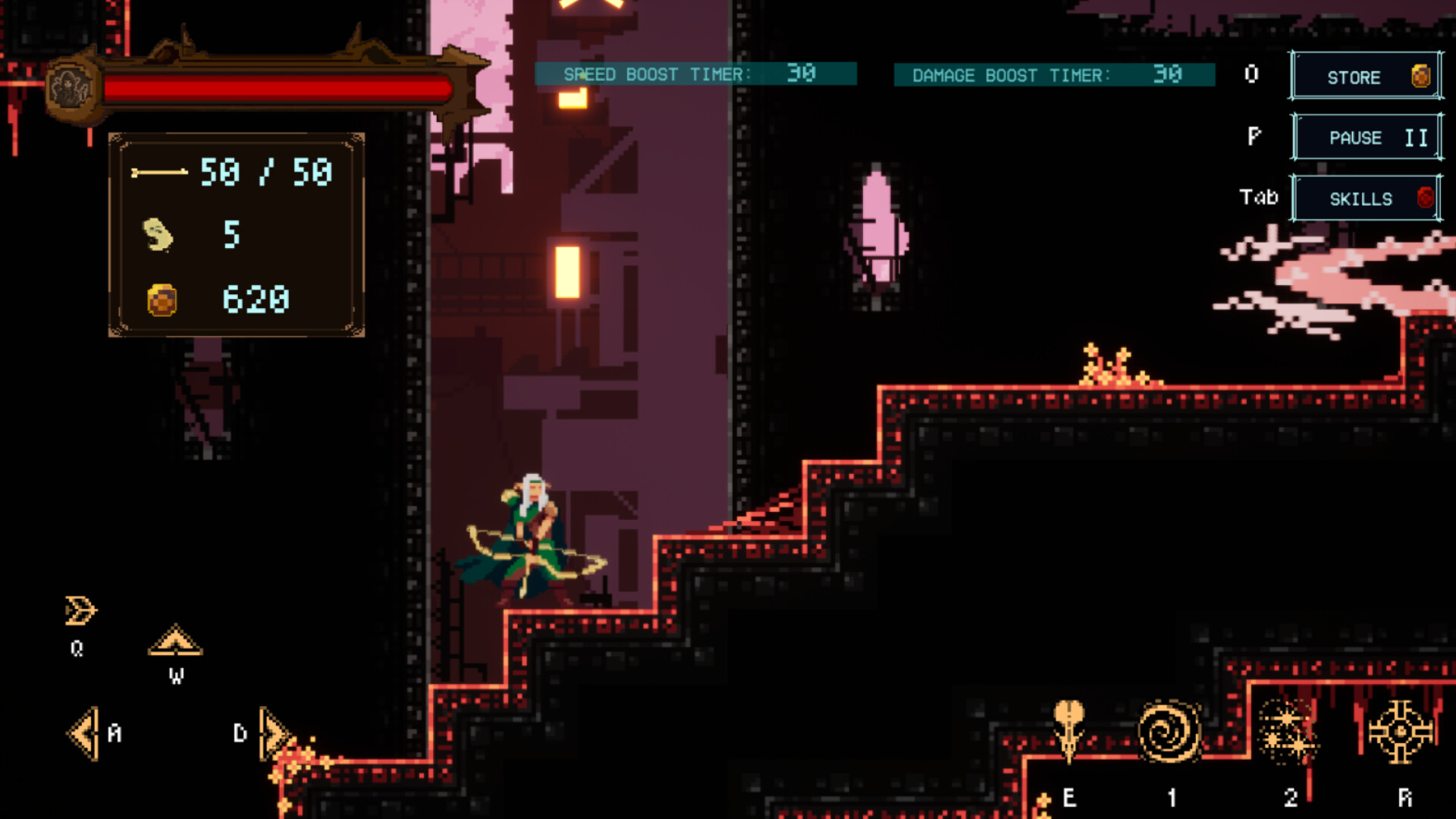Screen dimensions: 1456x819
Task: Click the SPEED BOOST TIMER display
Action: [x=694, y=74]
